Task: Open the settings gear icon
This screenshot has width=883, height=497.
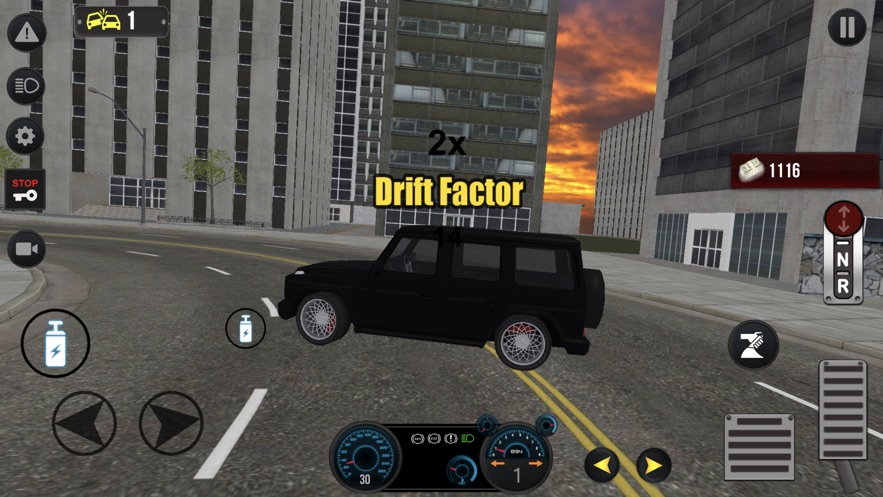Action: [x=26, y=136]
